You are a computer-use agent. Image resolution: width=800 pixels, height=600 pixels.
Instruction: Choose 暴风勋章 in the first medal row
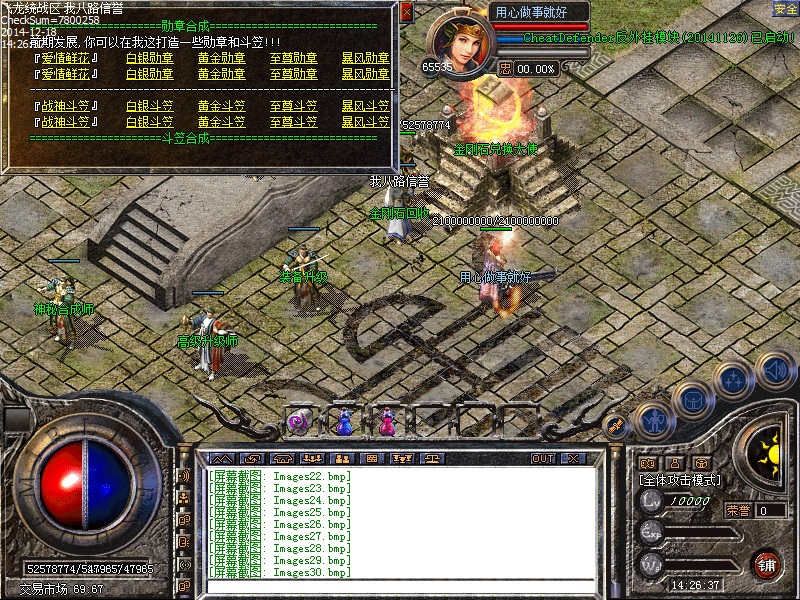[365, 59]
